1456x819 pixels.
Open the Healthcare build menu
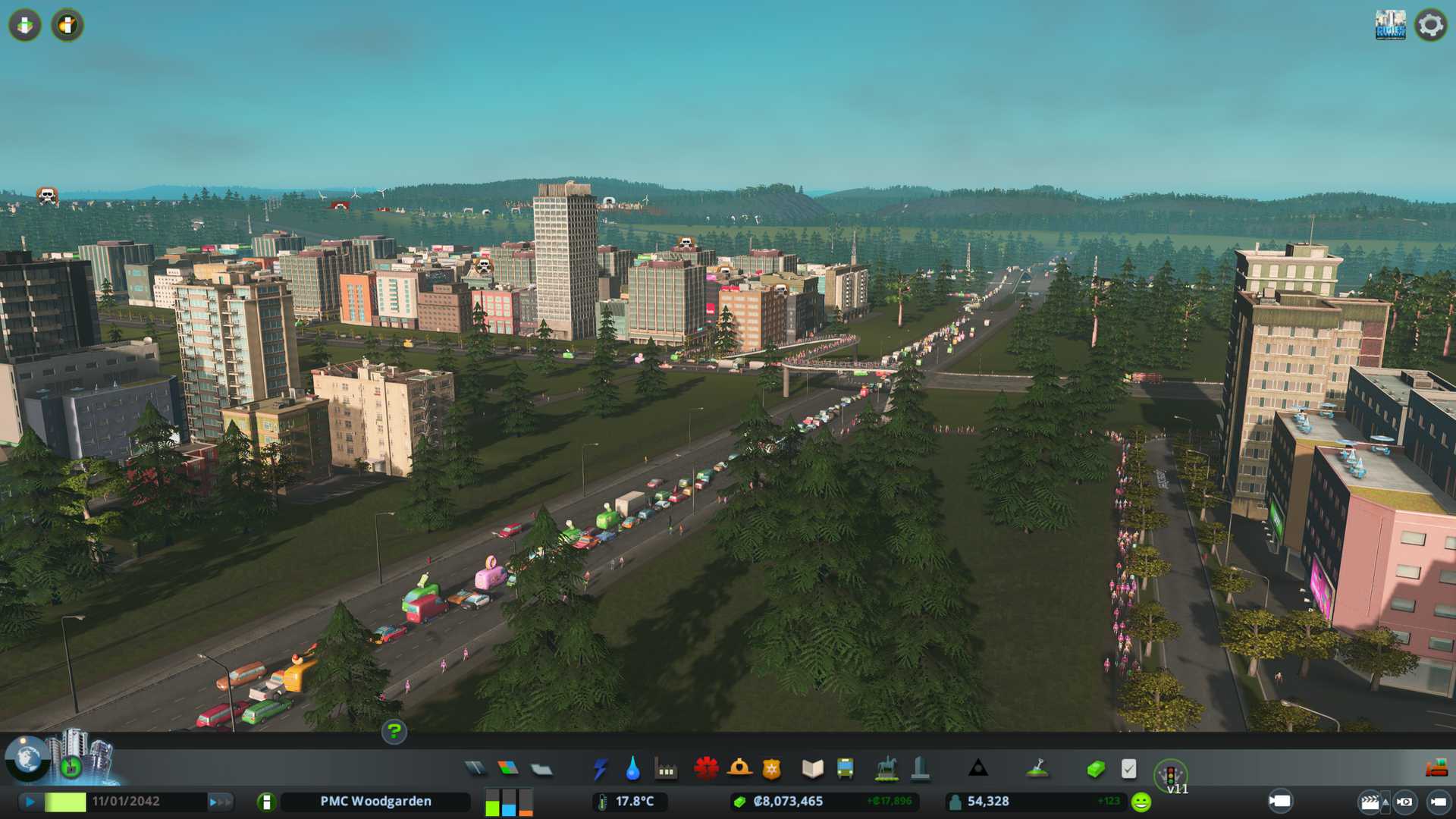click(x=706, y=769)
